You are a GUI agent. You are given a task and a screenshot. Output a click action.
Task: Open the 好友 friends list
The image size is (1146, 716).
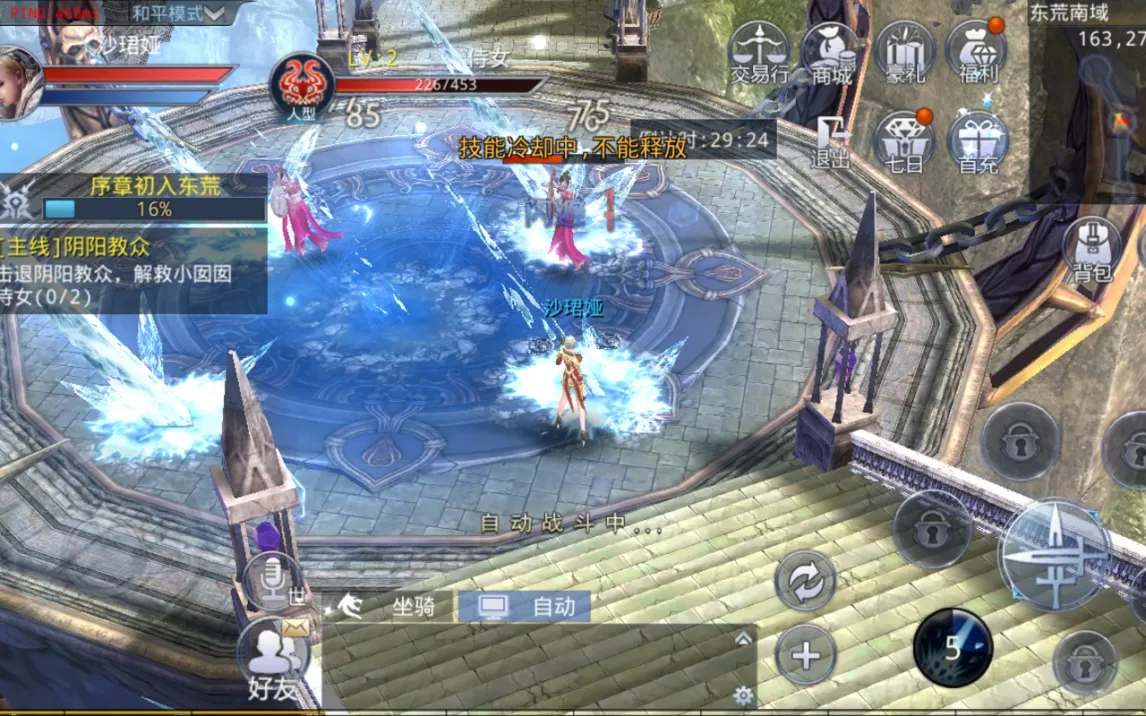click(x=273, y=661)
